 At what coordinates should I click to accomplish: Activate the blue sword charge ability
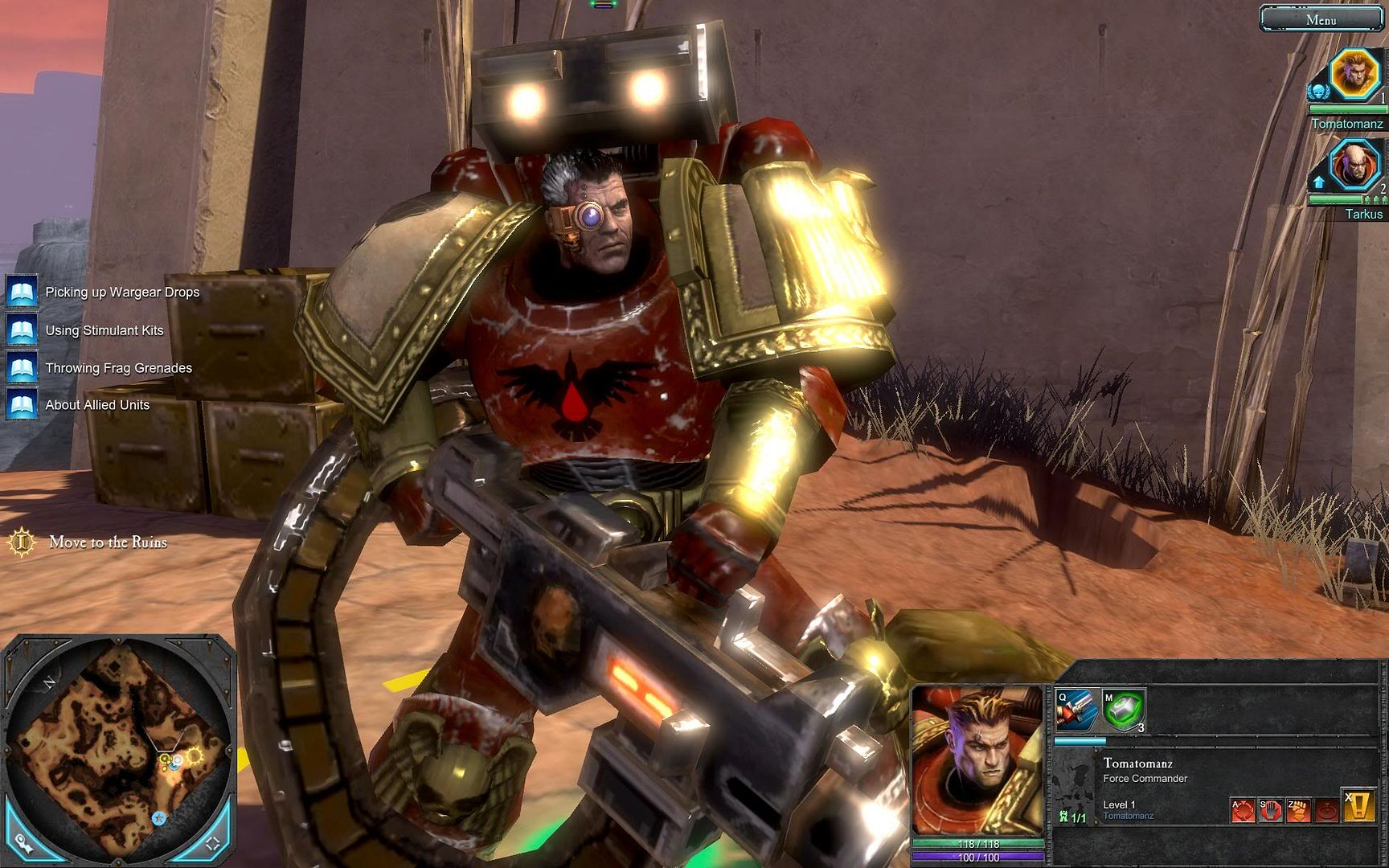pos(1076,709)
